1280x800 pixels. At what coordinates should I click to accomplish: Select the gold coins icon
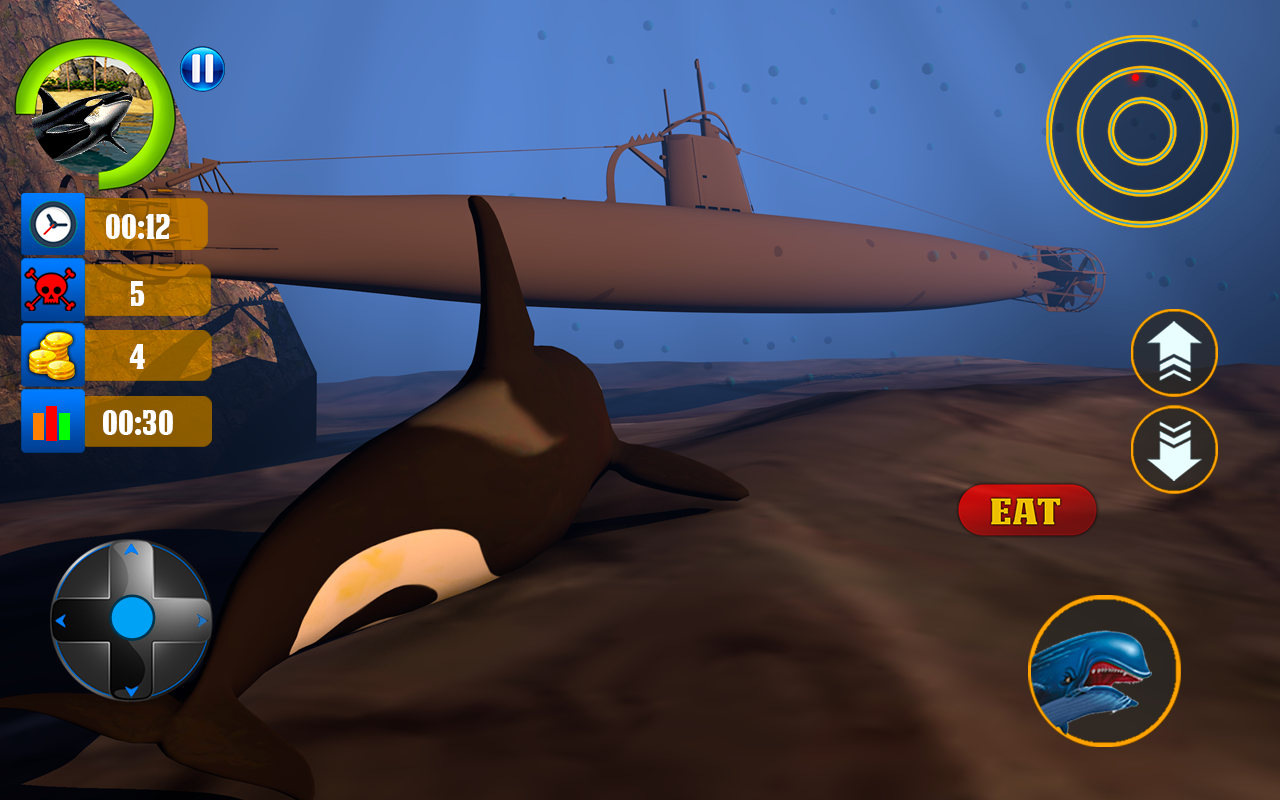[51, 355]
